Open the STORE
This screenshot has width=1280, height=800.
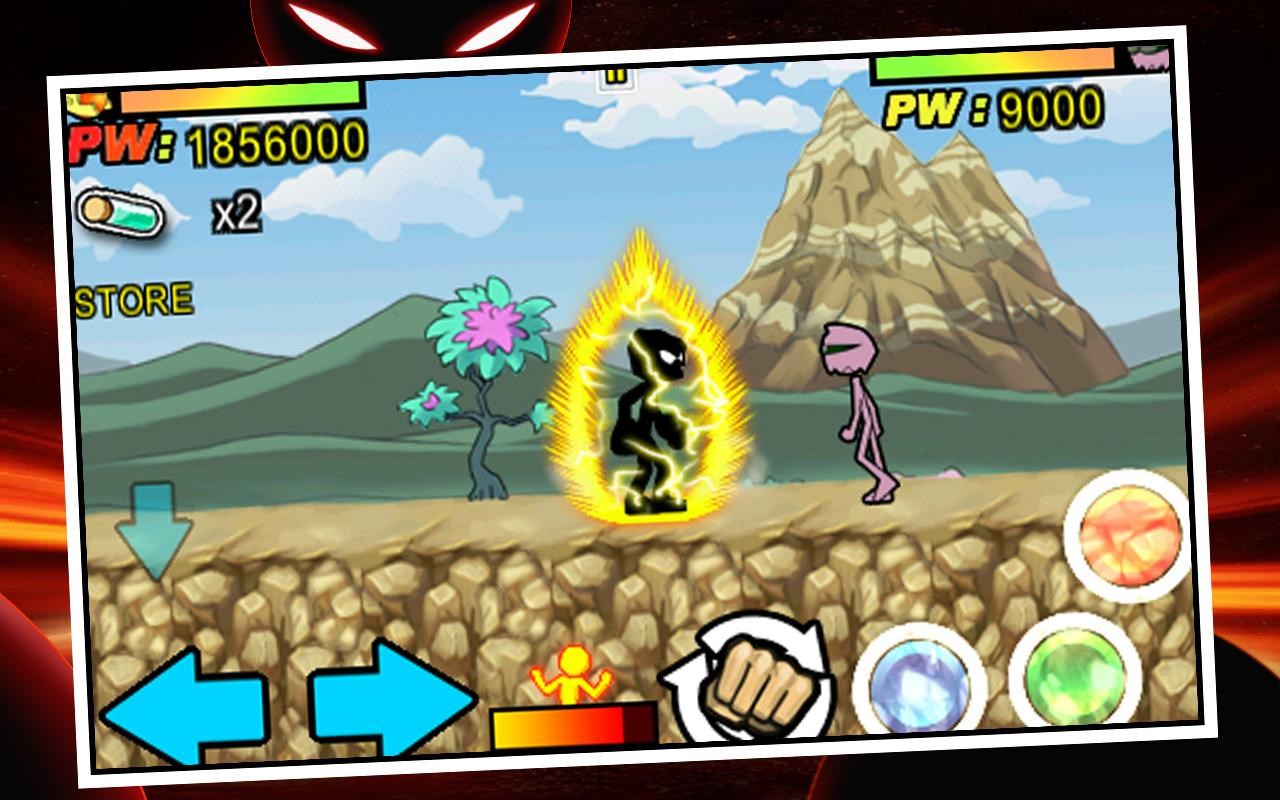coord(135,295)
